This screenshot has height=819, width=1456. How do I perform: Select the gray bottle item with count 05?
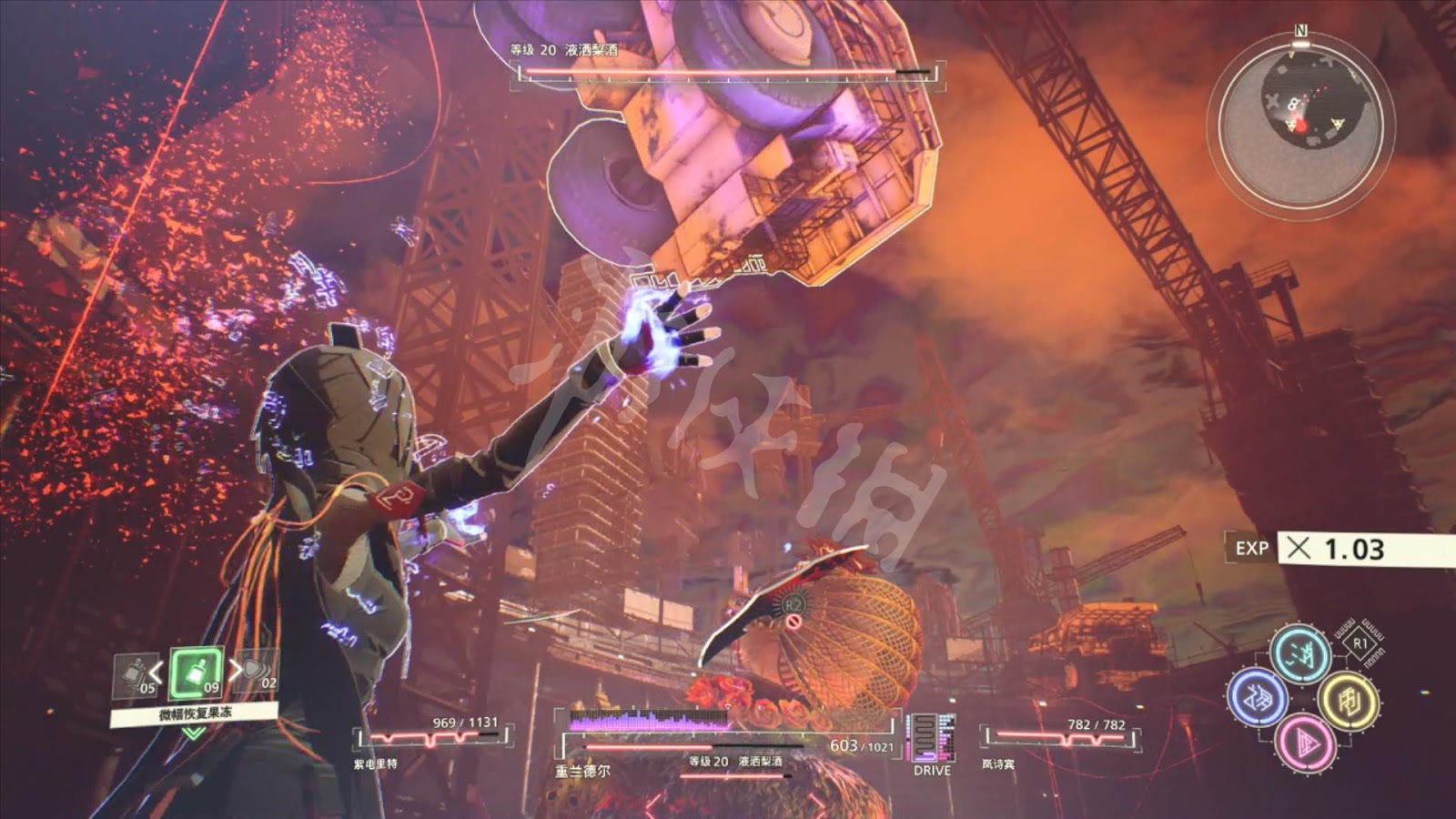[136, 675]
